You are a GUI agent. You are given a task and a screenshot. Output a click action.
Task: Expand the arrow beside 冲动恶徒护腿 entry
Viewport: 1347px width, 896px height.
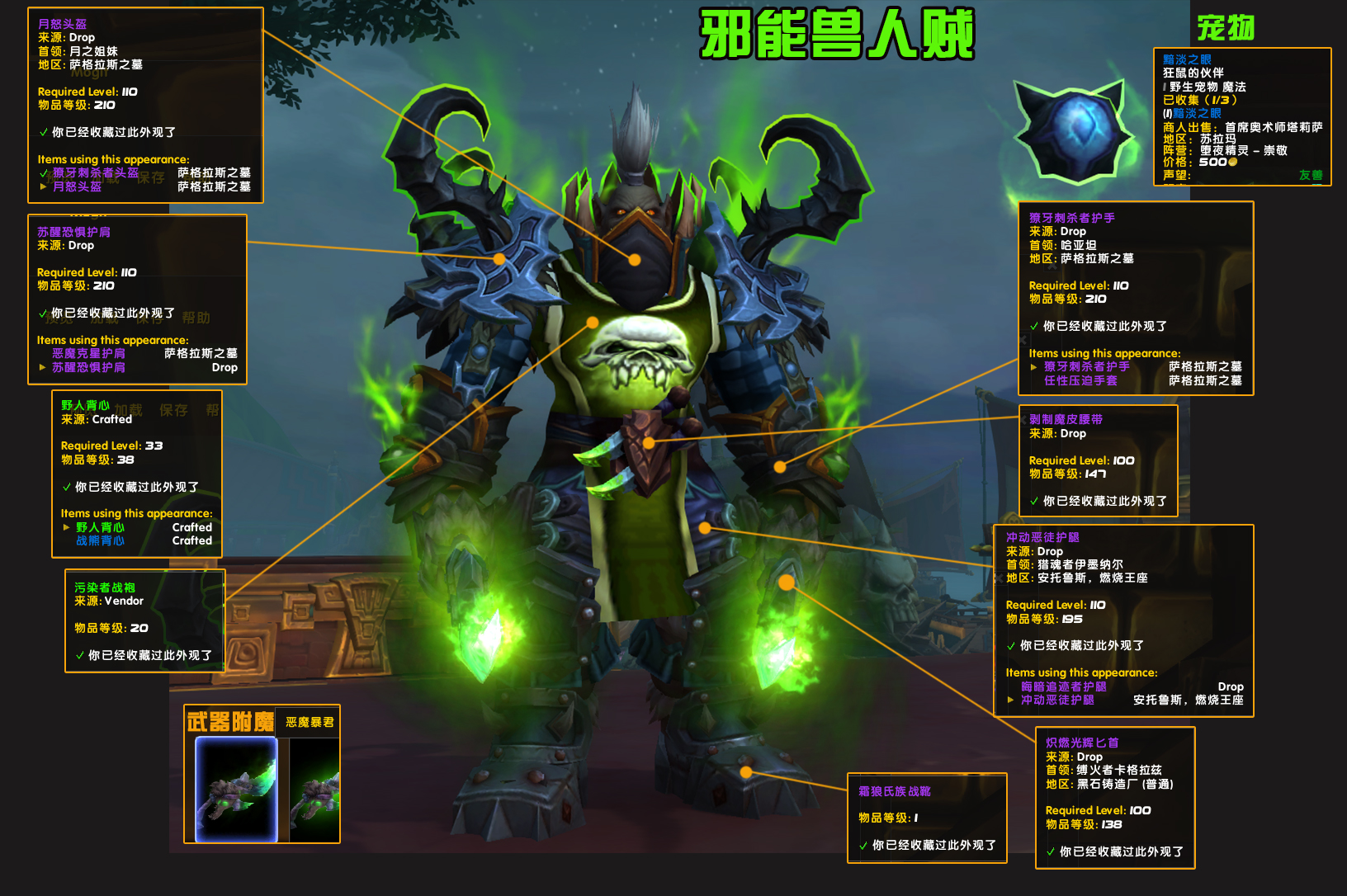pyautogui.click(x=1011, y=698)
